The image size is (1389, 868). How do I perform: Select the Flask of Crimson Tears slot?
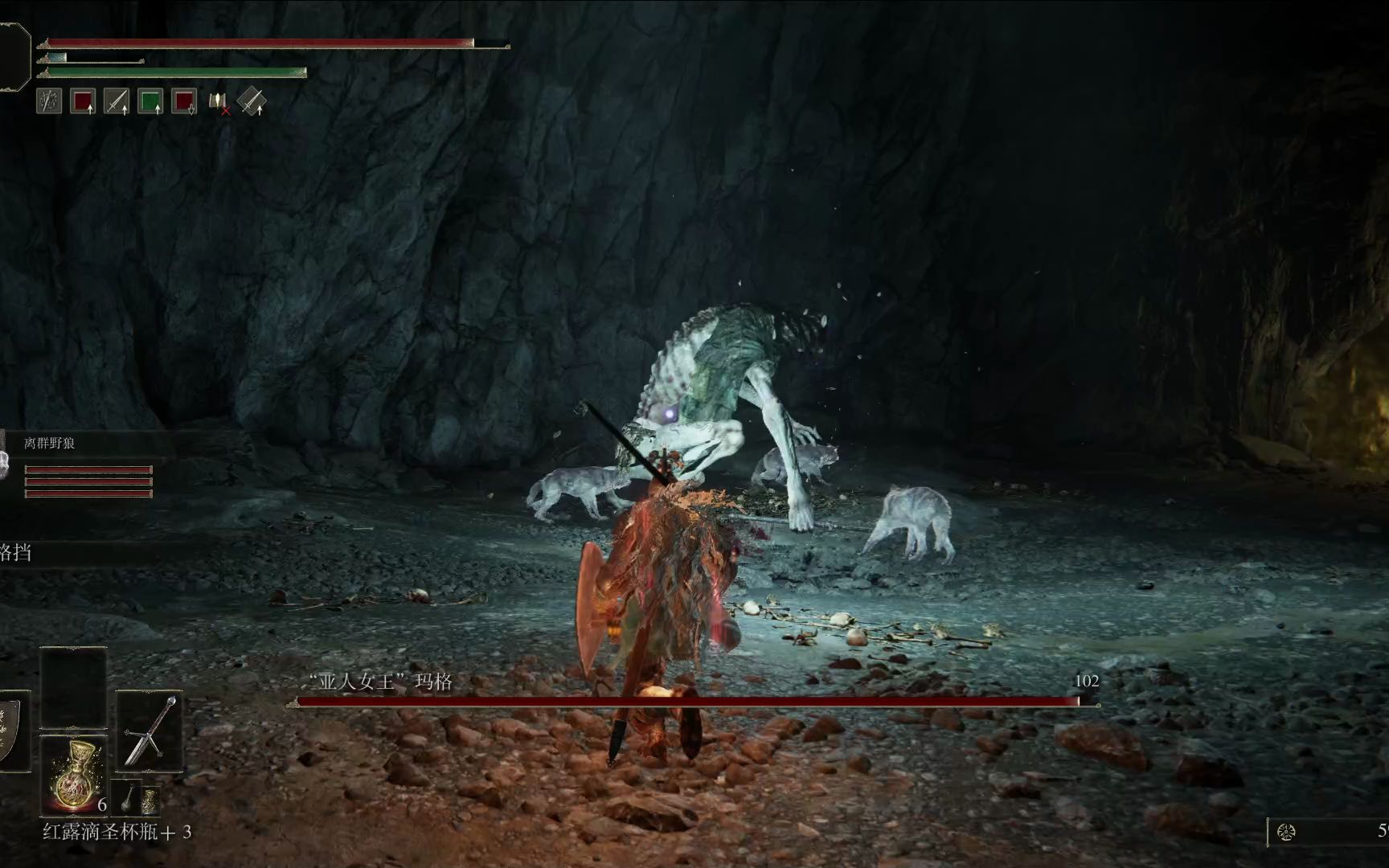(73, 773)
